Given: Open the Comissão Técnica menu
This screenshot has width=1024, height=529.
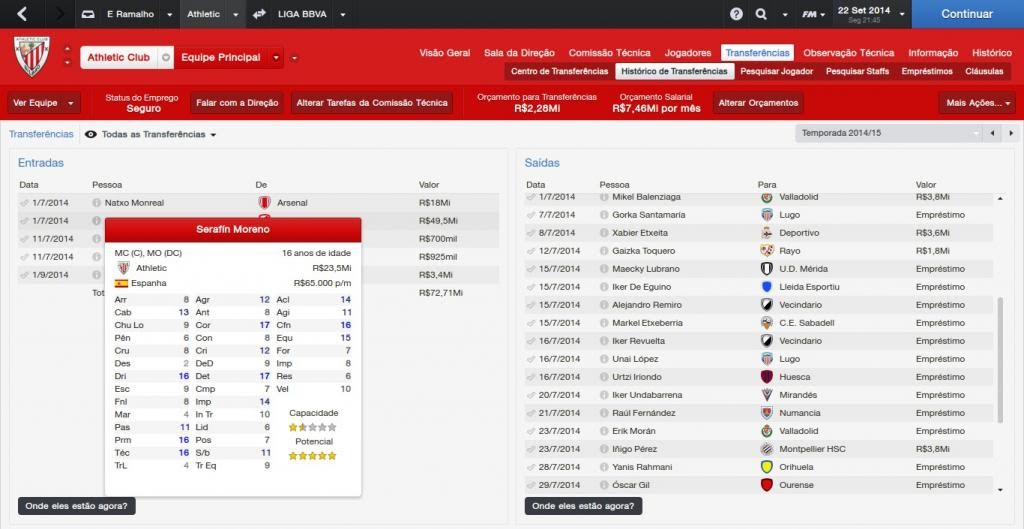Looking at the screenshot, I should pyautogui.click(x=609, y=53).
